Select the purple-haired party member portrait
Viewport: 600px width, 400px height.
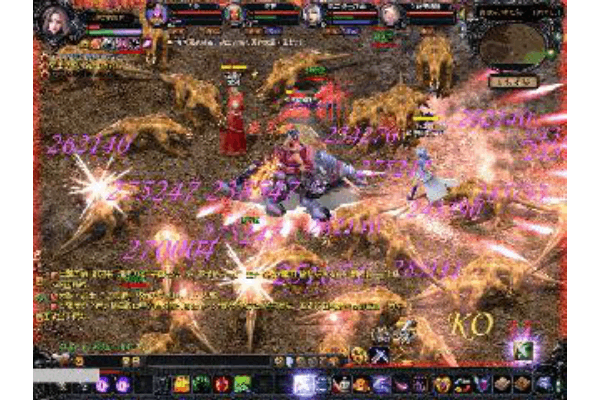pos(157,14)
